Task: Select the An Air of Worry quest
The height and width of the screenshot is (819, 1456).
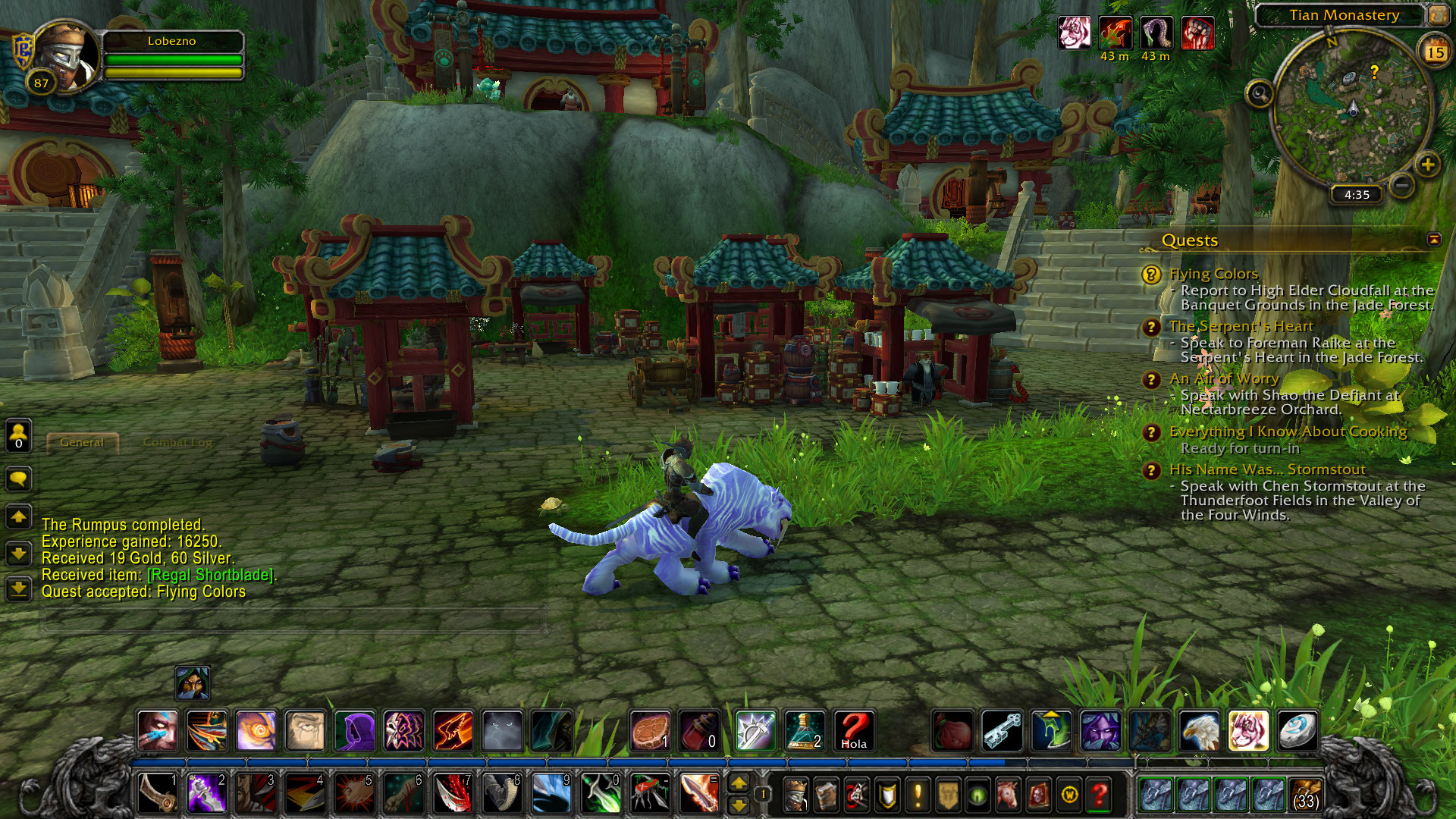Action: pos(1223,378)
